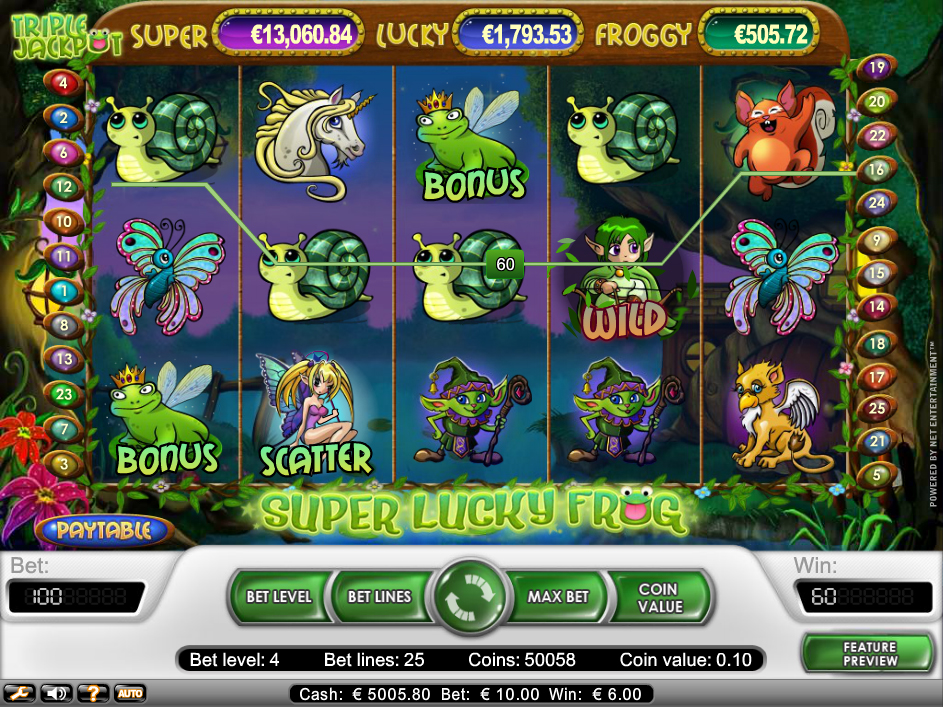Select payline number 5 marker

click(x=877, y=473)
